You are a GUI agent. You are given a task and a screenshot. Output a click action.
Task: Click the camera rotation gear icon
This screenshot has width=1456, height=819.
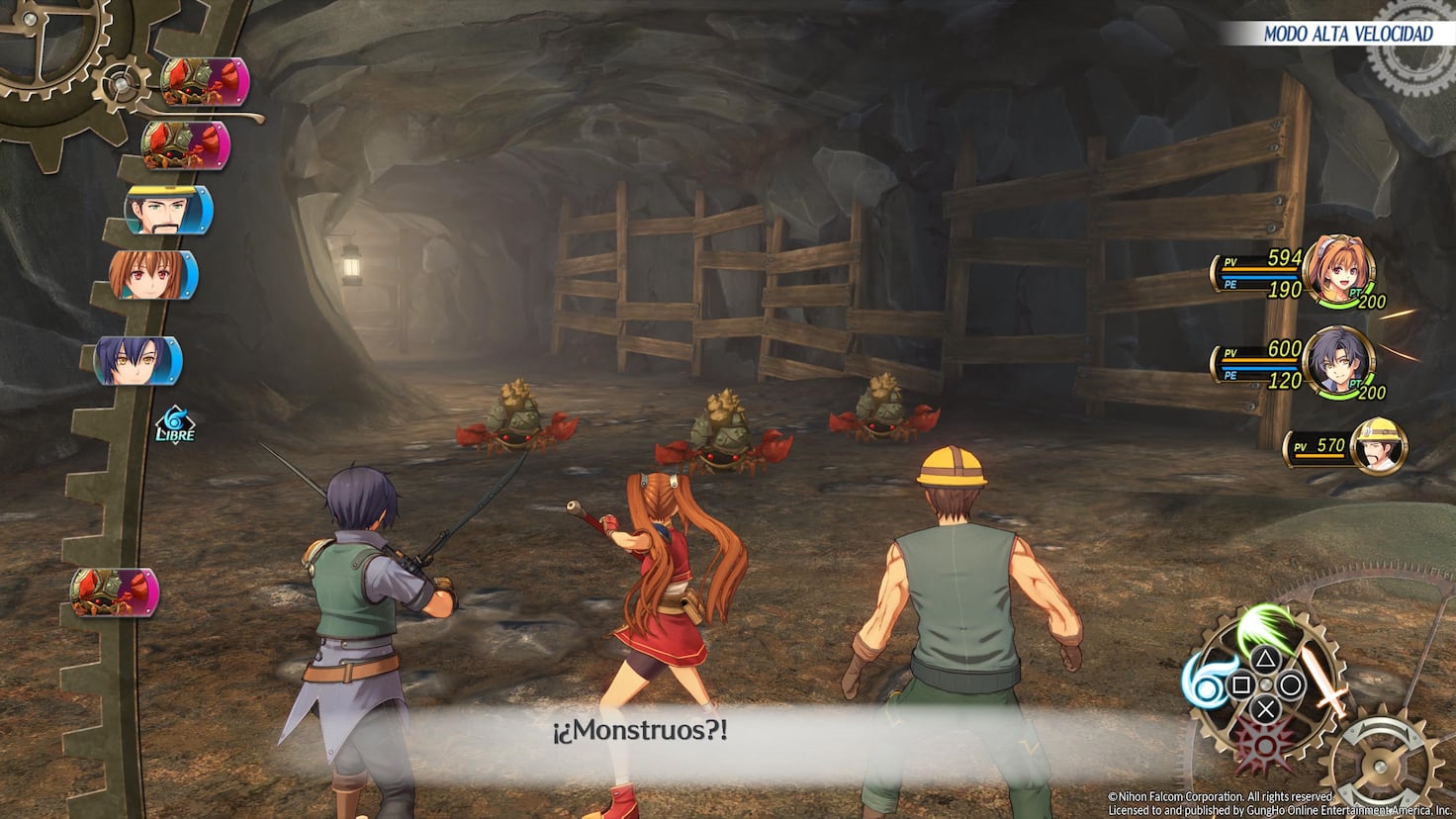click(x=1381, y=767)
